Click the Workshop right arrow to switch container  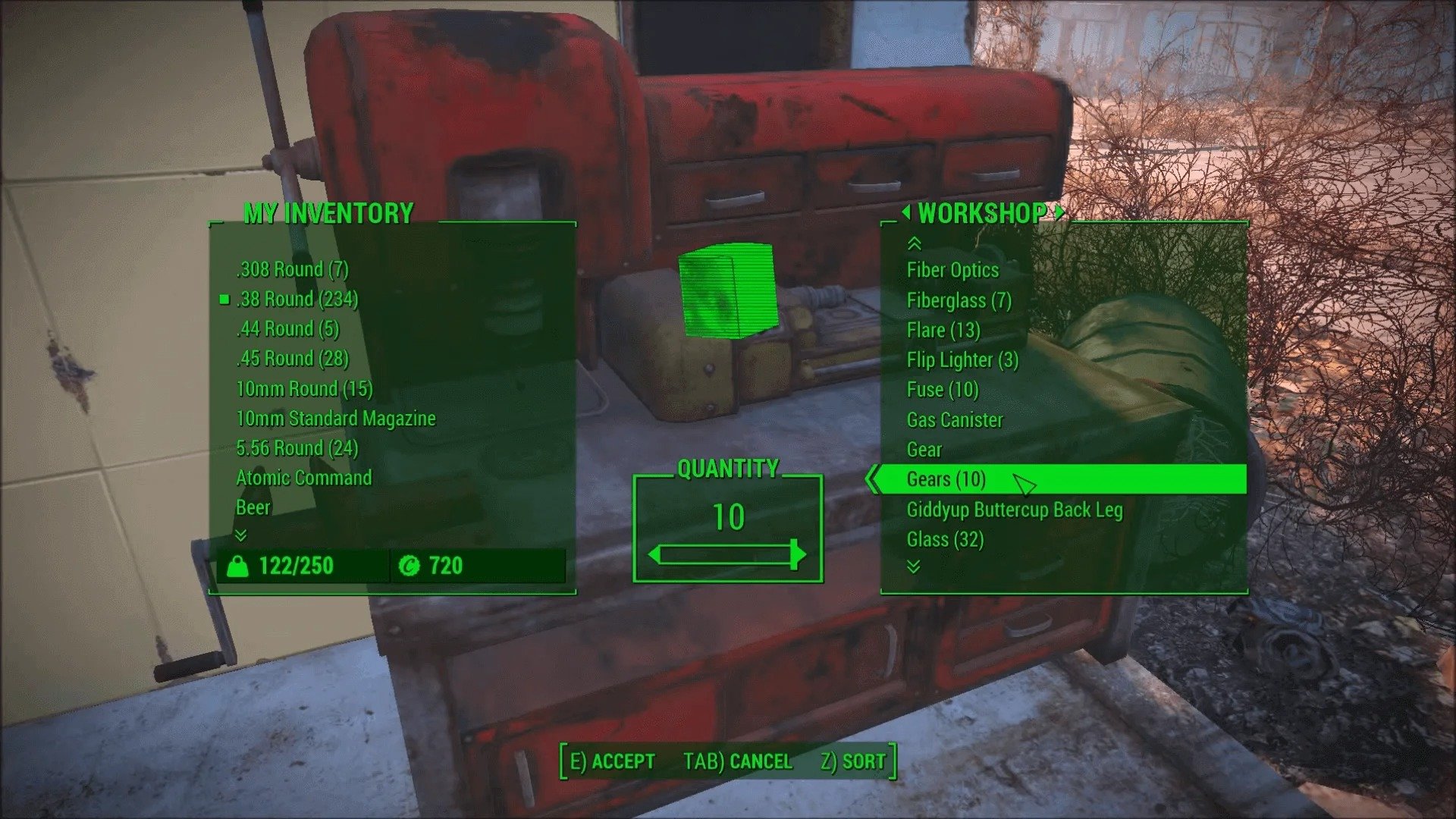tap(1059, 212)
